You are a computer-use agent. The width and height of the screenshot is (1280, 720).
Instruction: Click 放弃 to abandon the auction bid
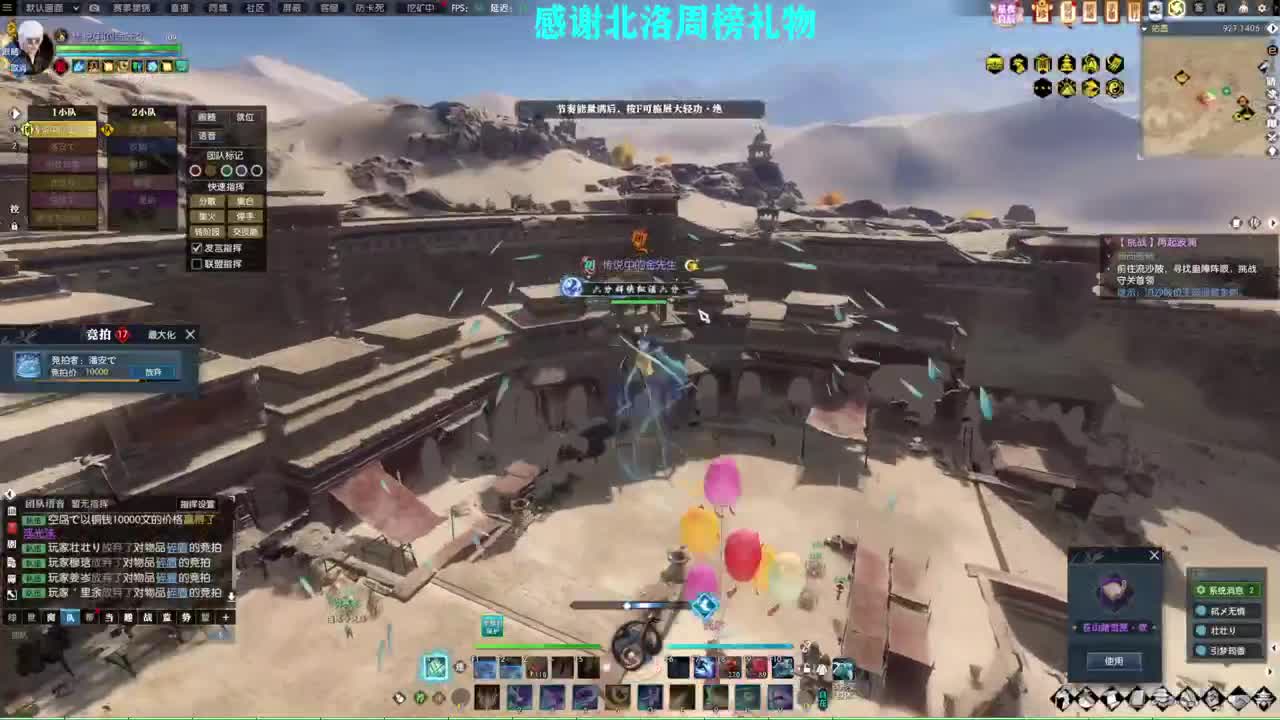coord(153,372)
